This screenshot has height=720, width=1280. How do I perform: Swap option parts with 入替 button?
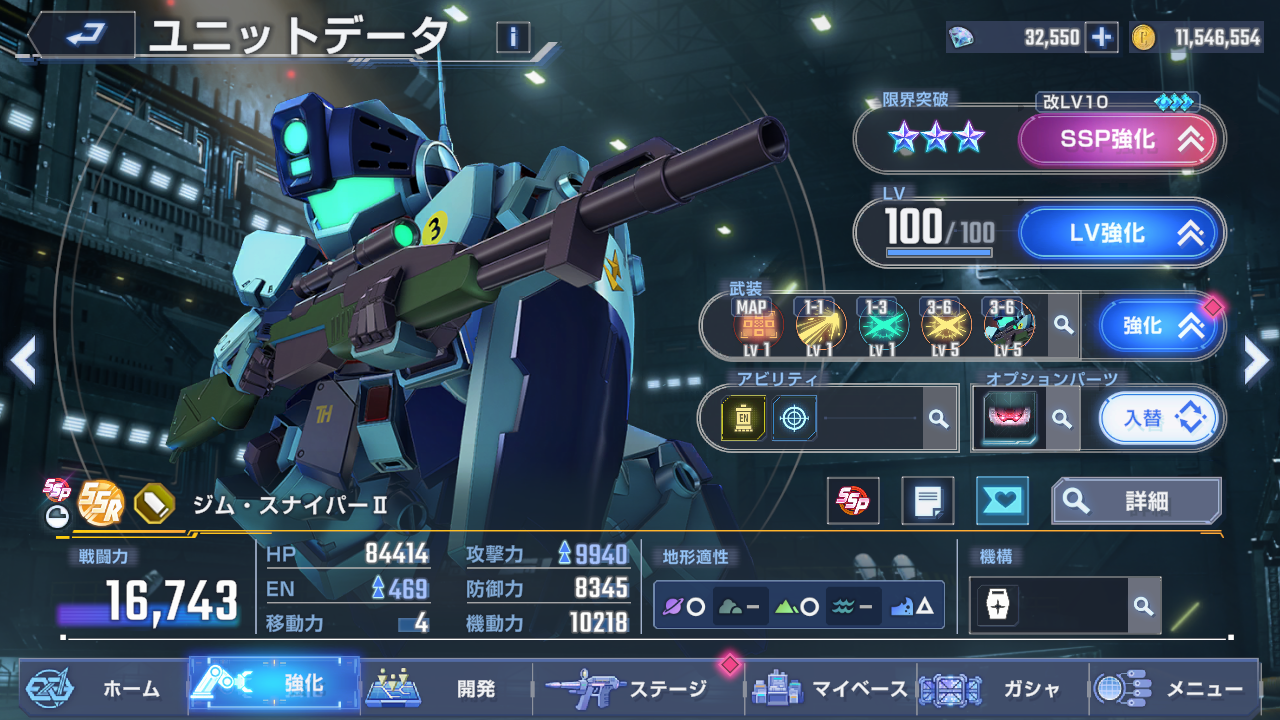pos(1159,418)
